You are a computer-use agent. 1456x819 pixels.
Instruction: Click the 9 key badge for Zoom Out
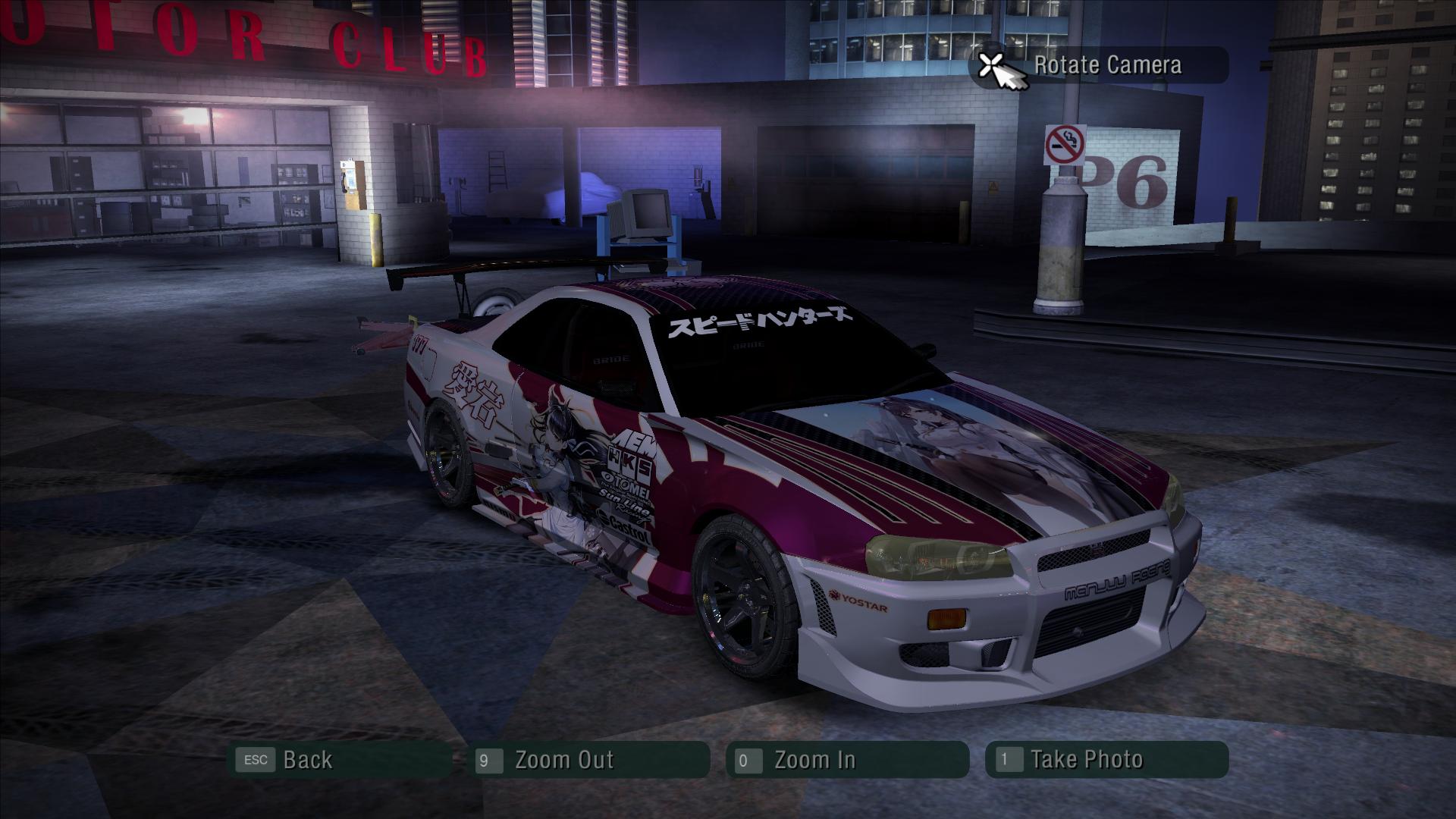(490, 760)
